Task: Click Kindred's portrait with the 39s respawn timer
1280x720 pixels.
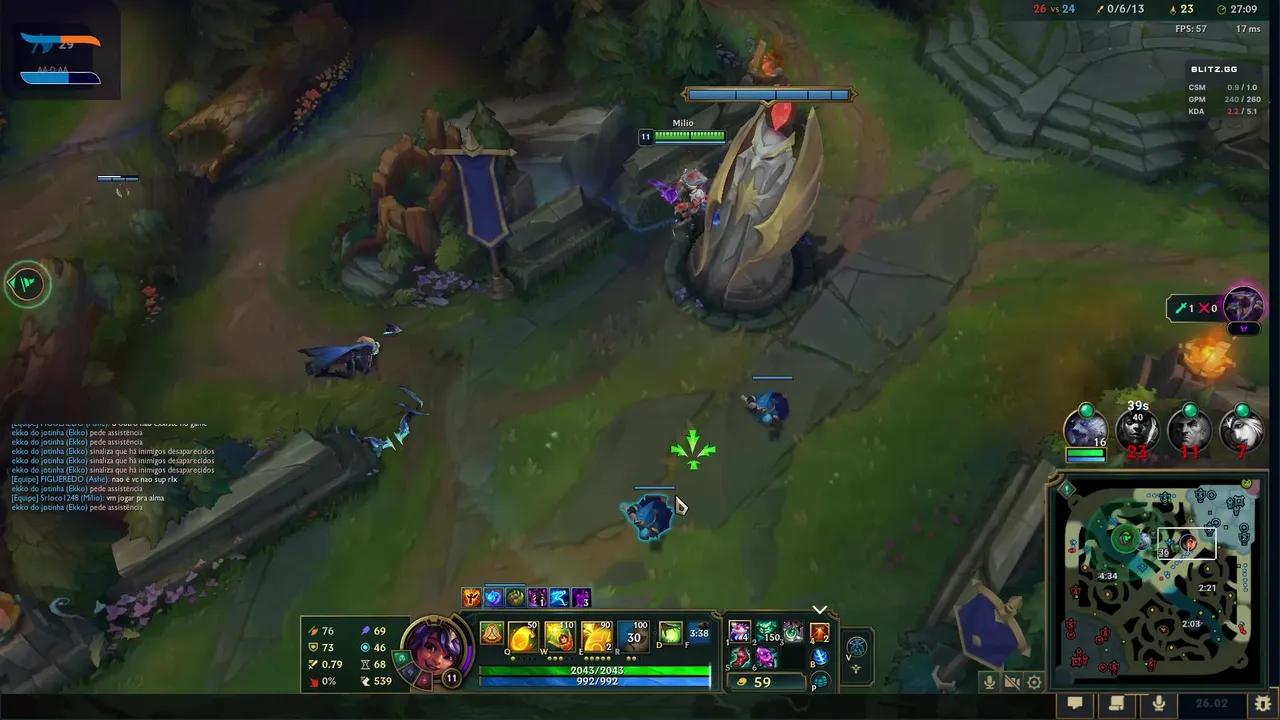Action: 1138,430
